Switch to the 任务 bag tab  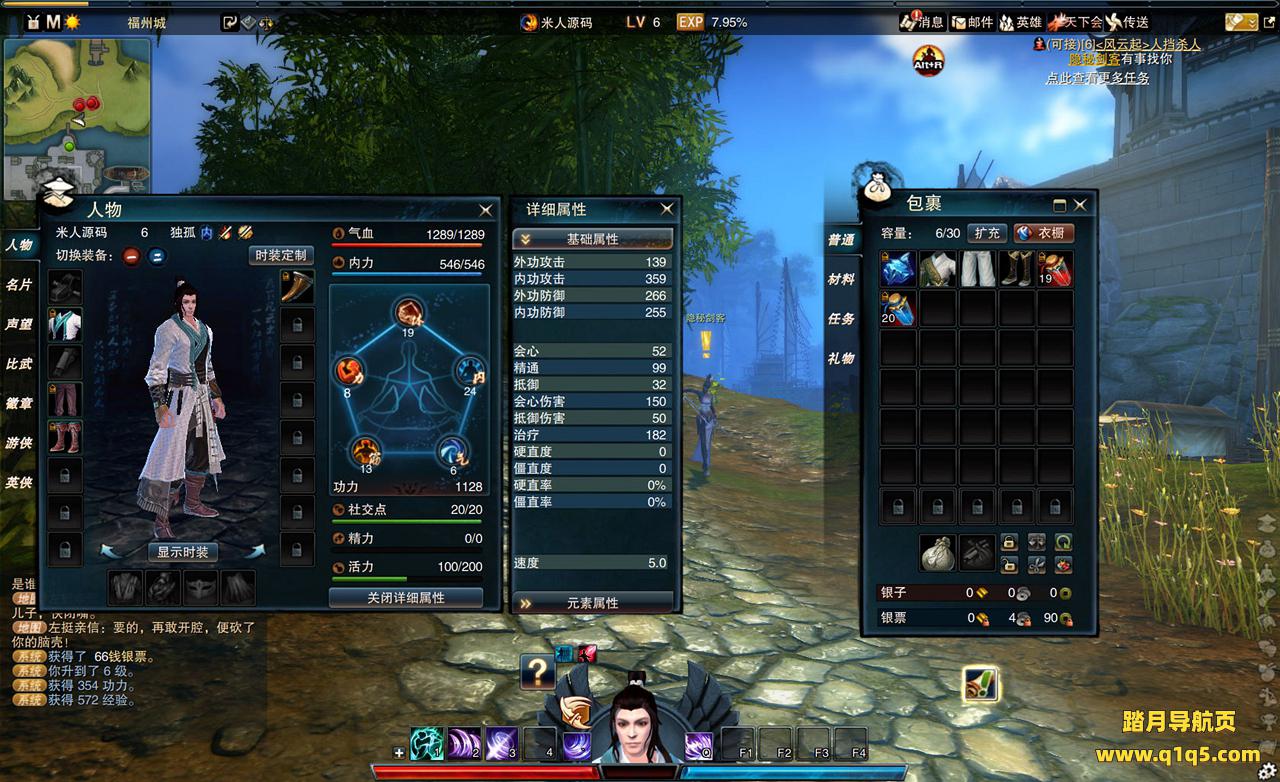coord(841,319)
